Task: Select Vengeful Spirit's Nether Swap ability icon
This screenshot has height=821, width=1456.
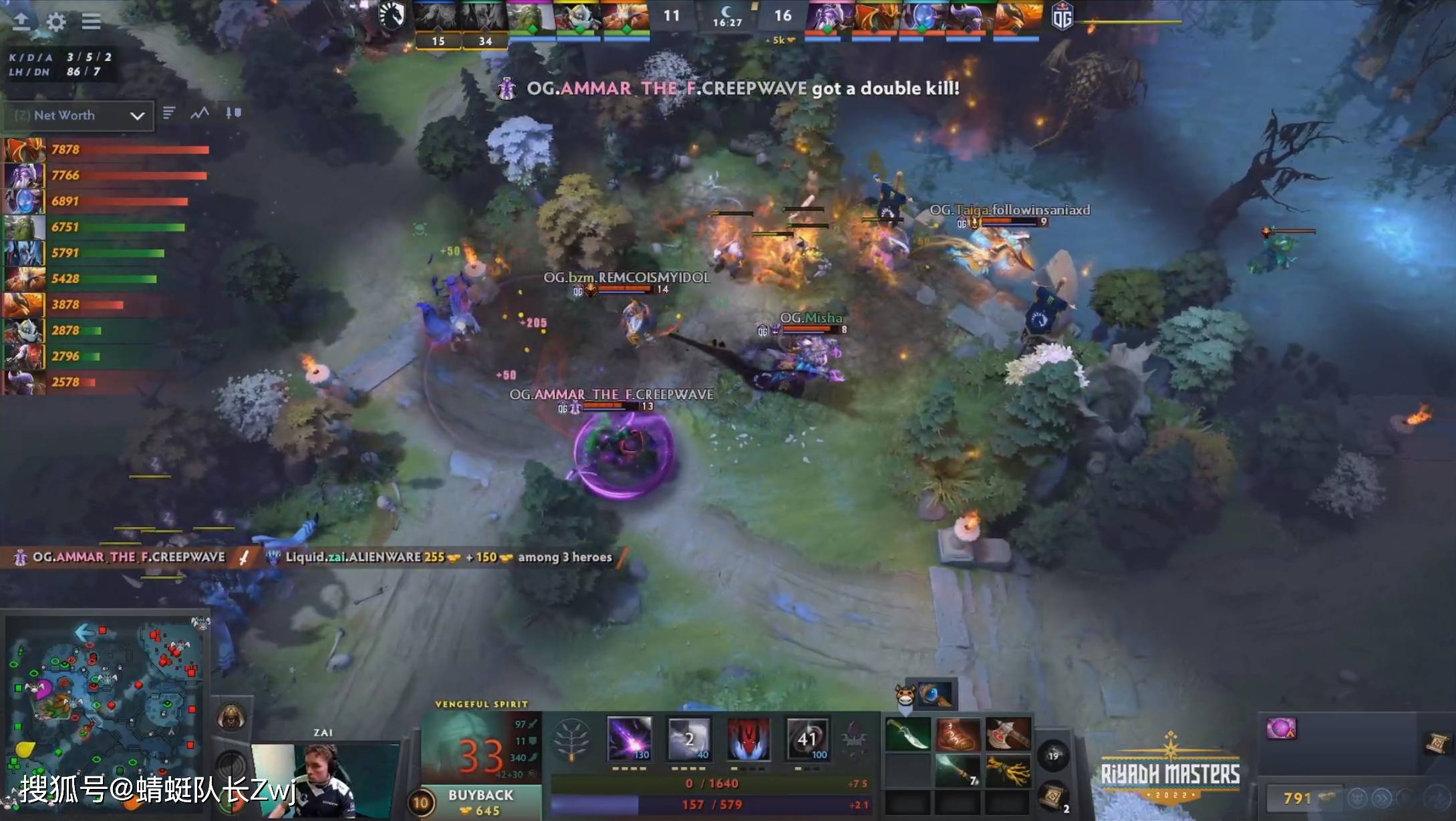Action: click(x=809, y=739)
